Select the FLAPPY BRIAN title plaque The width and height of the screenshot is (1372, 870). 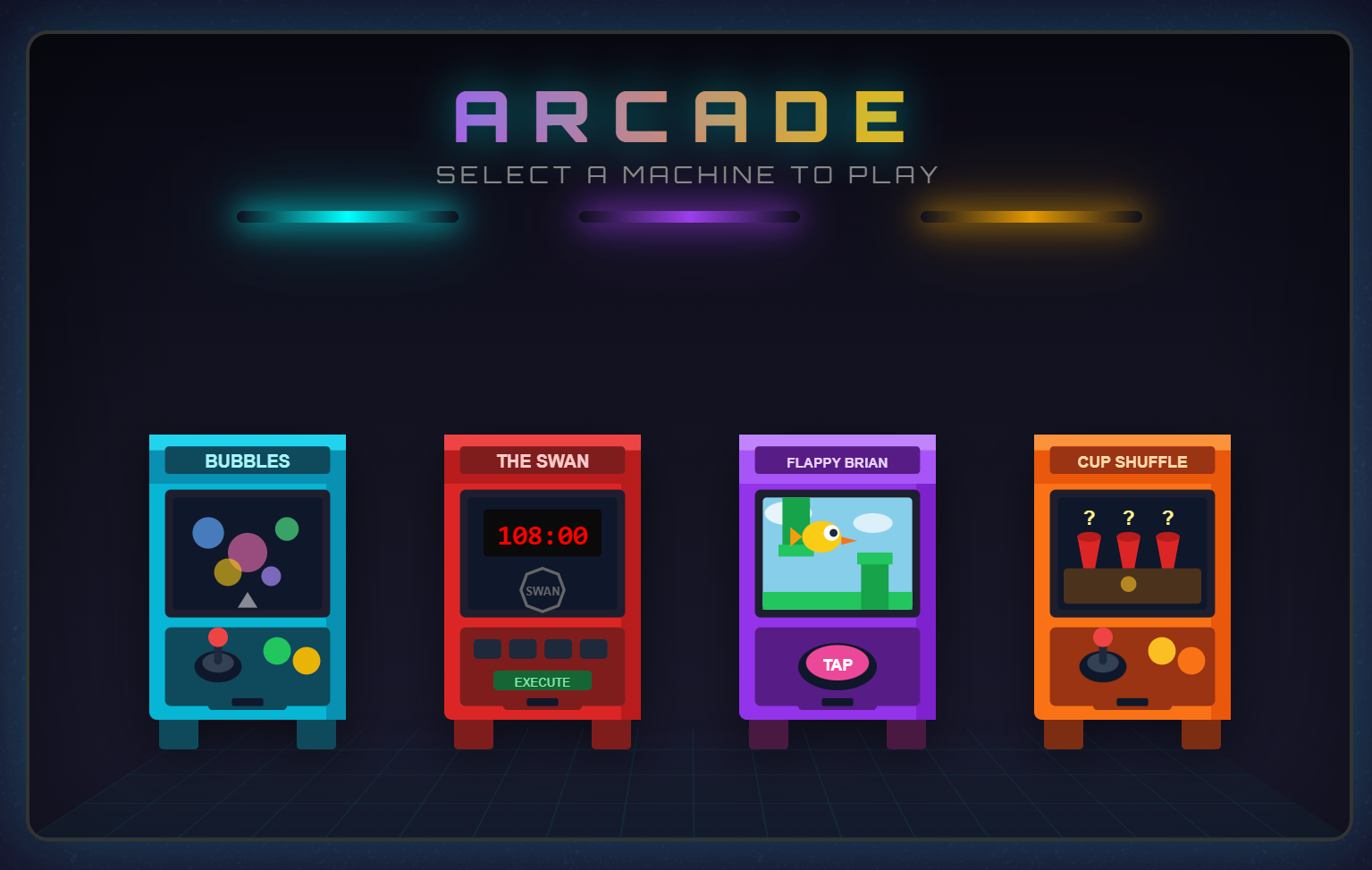(837, 461)
